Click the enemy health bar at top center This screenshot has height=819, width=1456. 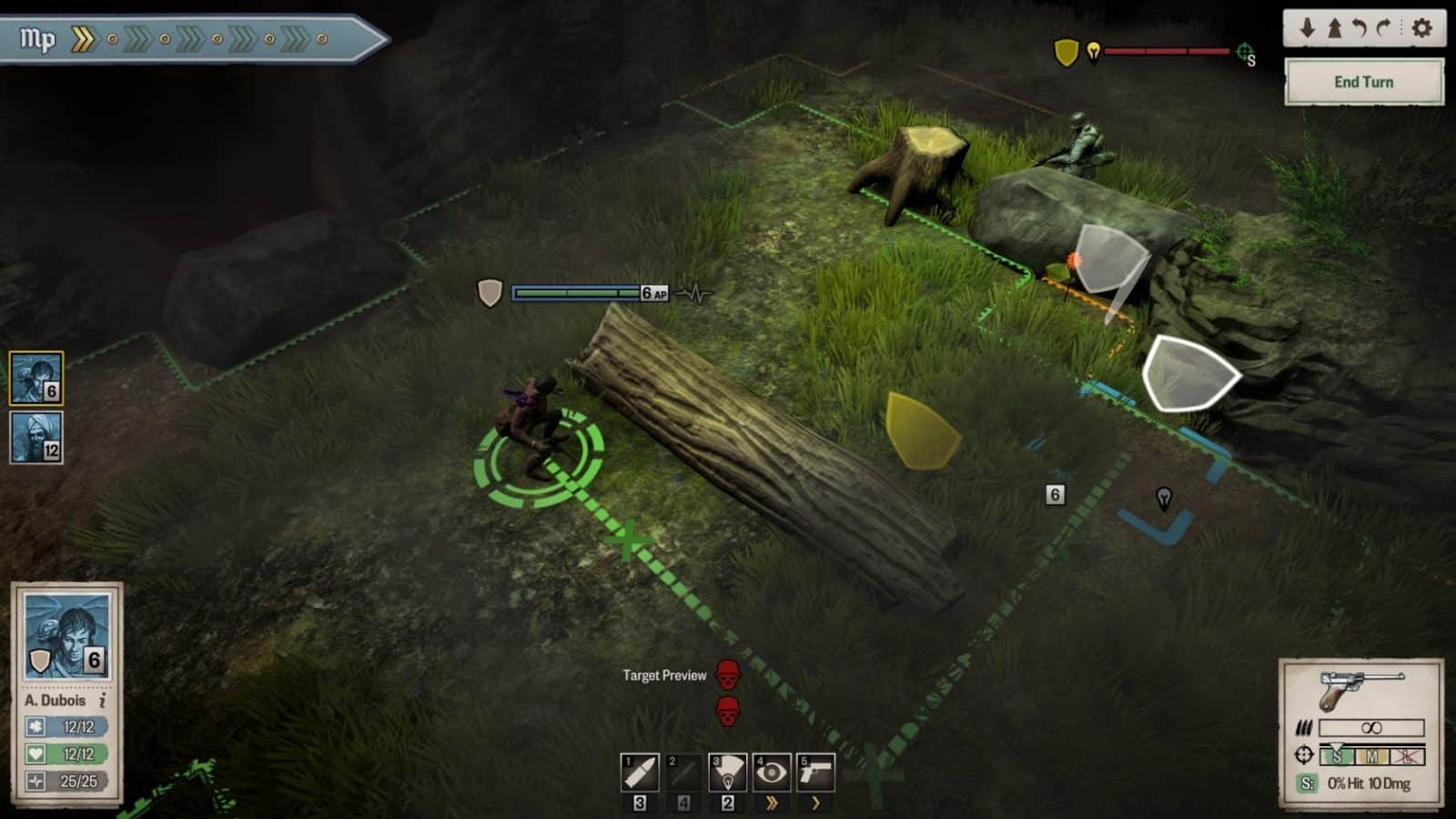tap(1169, 52)
